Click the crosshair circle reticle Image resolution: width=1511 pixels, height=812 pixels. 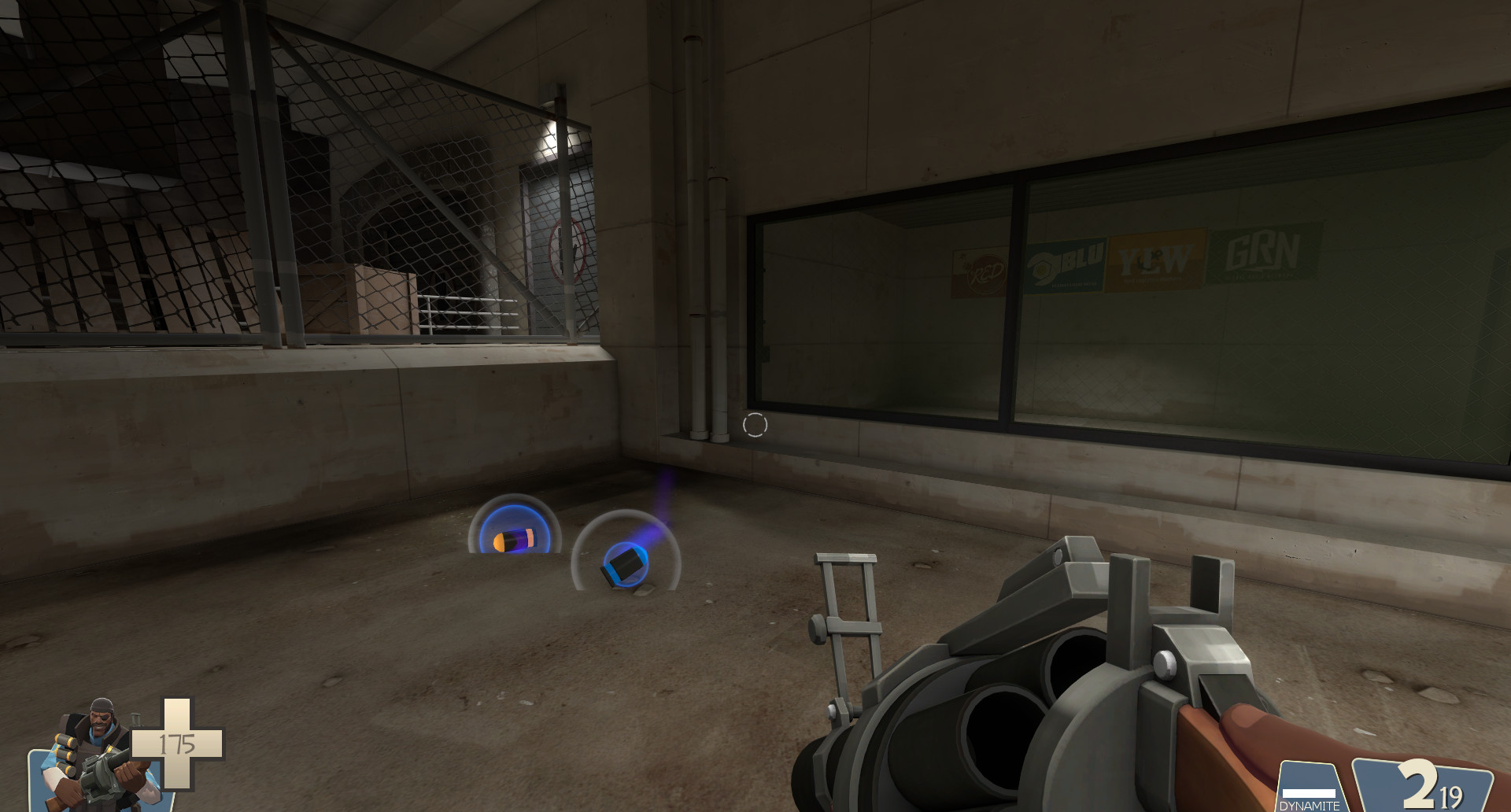click(x=754, y=425)
